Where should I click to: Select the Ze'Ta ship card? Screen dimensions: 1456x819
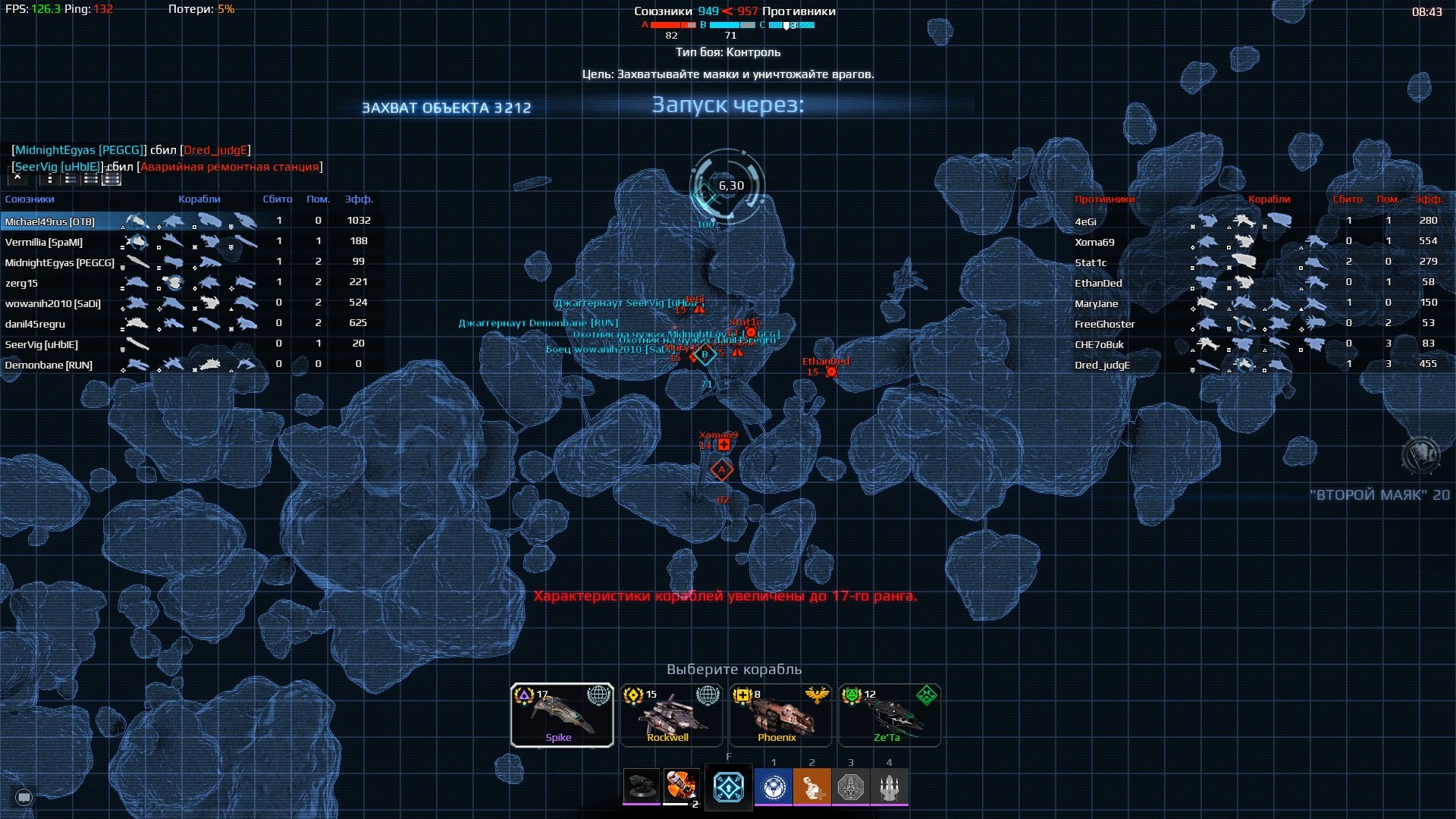pyautogui.click(x=889, y=715)
